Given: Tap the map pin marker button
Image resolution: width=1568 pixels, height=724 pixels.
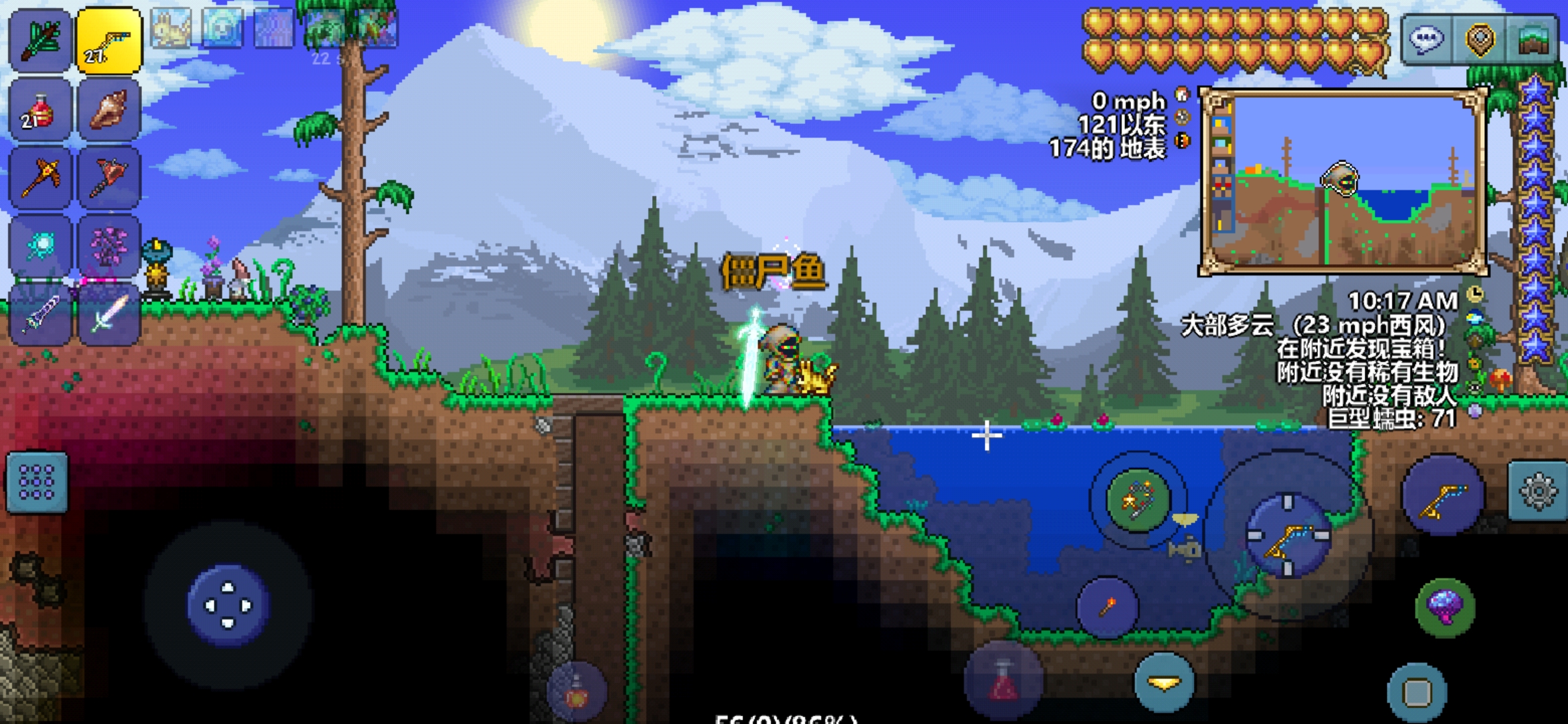Looking at the screenshot, I should coord(1480,40).
